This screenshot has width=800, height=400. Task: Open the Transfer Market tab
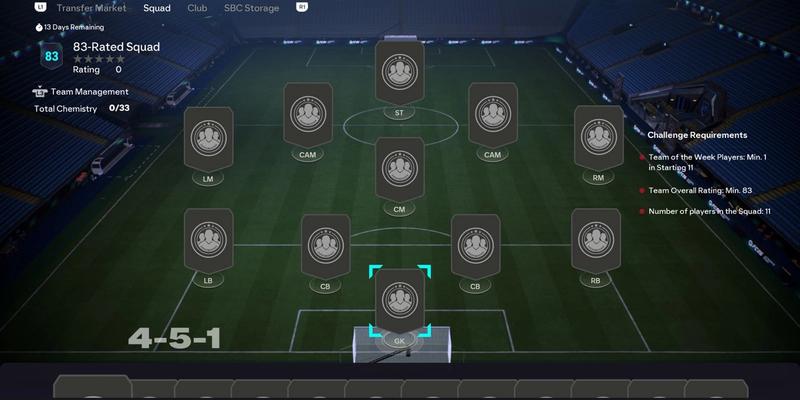coord(92,7)
